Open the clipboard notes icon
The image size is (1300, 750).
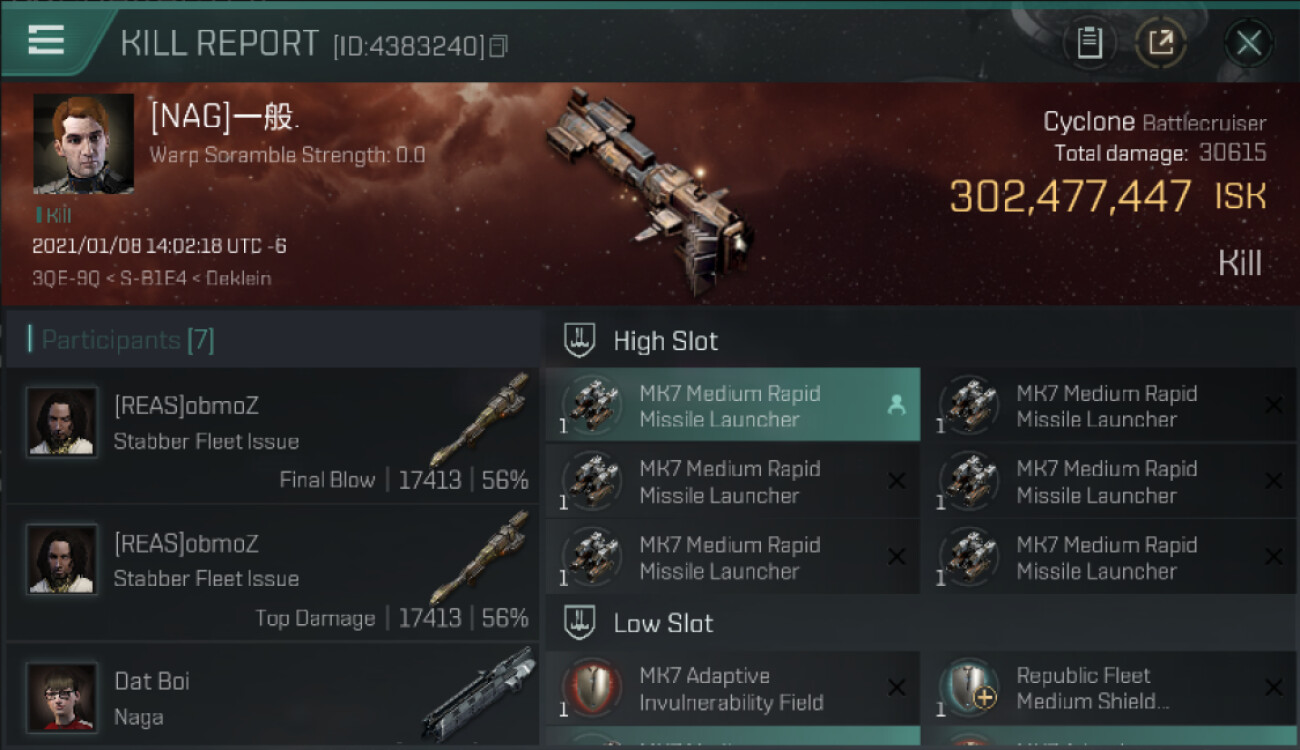click(x=1089, y=43)
